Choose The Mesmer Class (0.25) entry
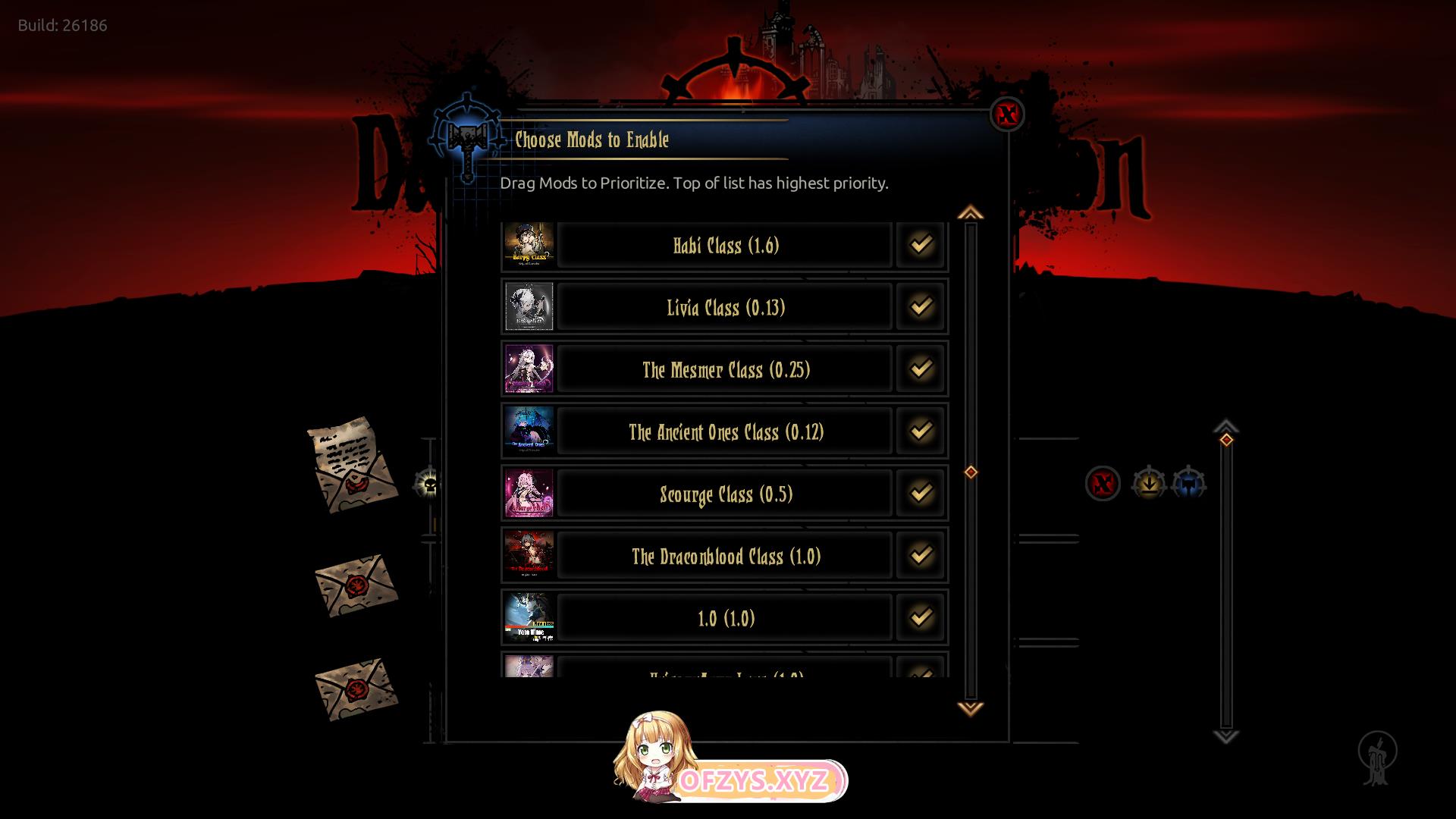This screenshot has width=1456, height=819. coord(725,369)
